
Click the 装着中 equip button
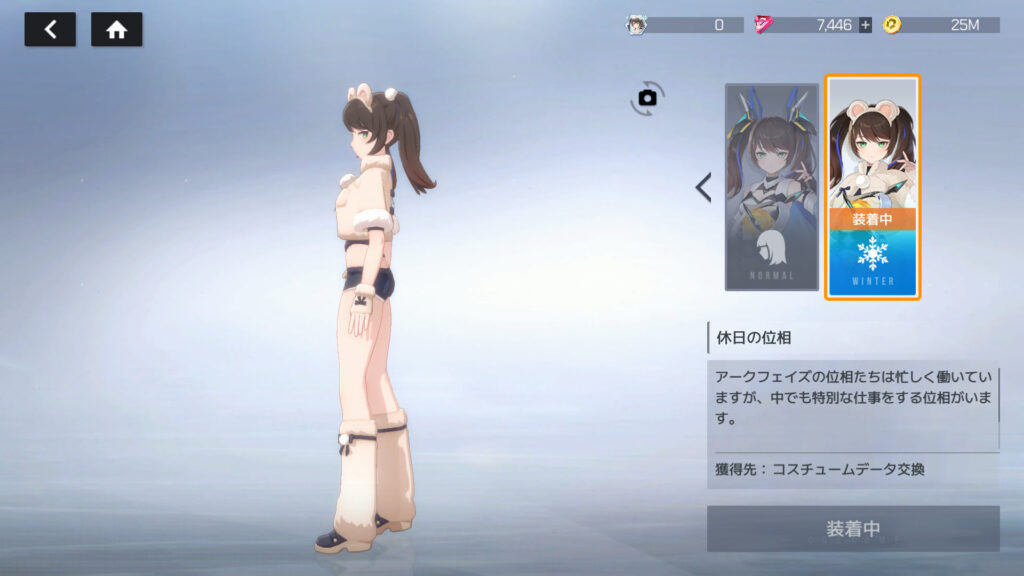pos(853,529)
